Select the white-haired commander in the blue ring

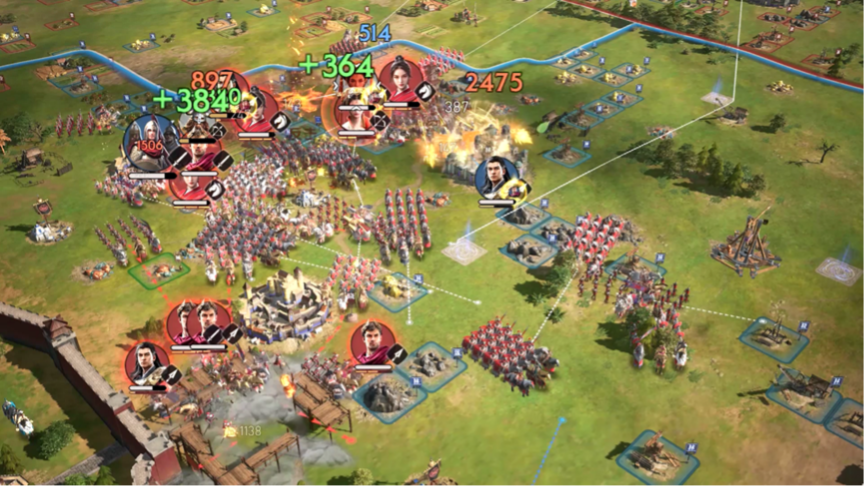(149, 142)
